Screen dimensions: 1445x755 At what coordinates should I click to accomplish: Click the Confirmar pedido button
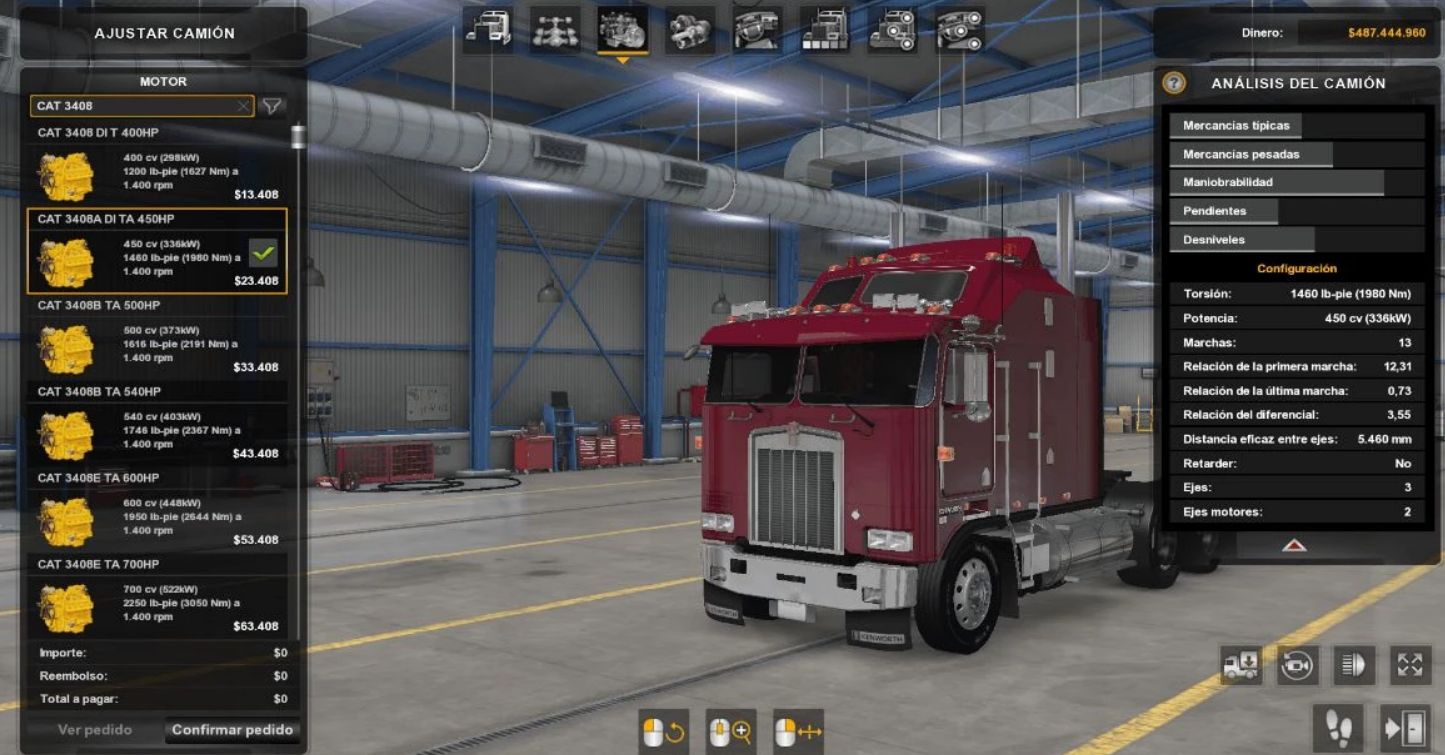[232, 730]
